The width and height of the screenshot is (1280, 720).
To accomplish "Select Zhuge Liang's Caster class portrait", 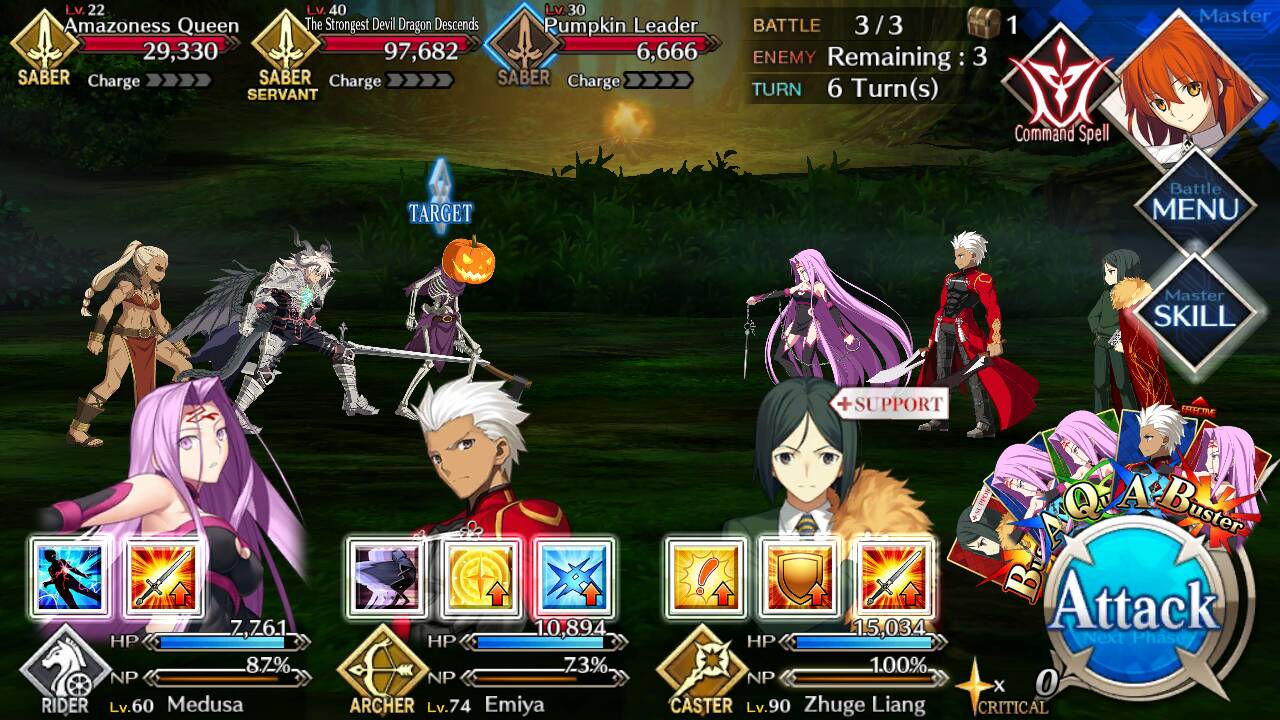I will pyautogui.click(x=700, y=668).
